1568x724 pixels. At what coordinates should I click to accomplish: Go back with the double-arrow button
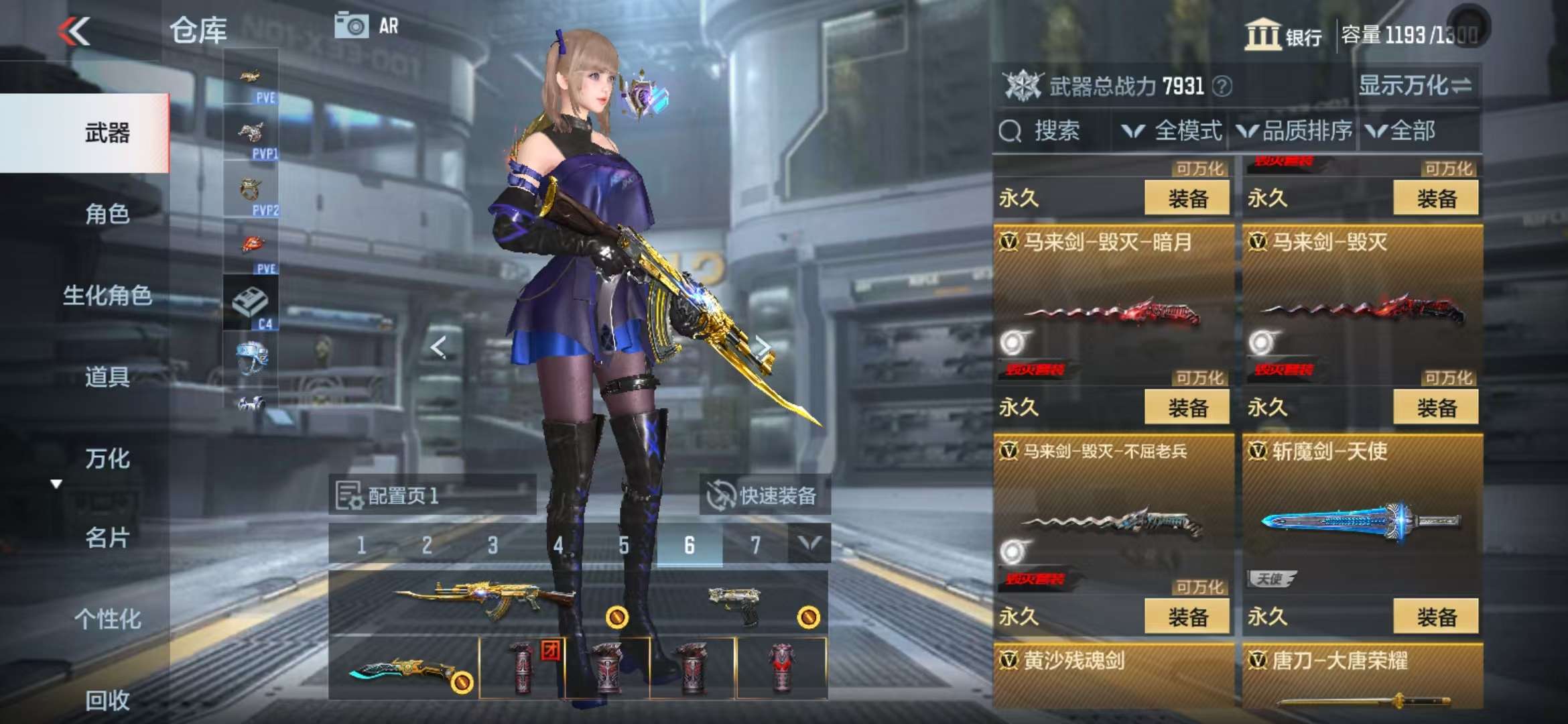pyautogui.click(x=74, y=31)
